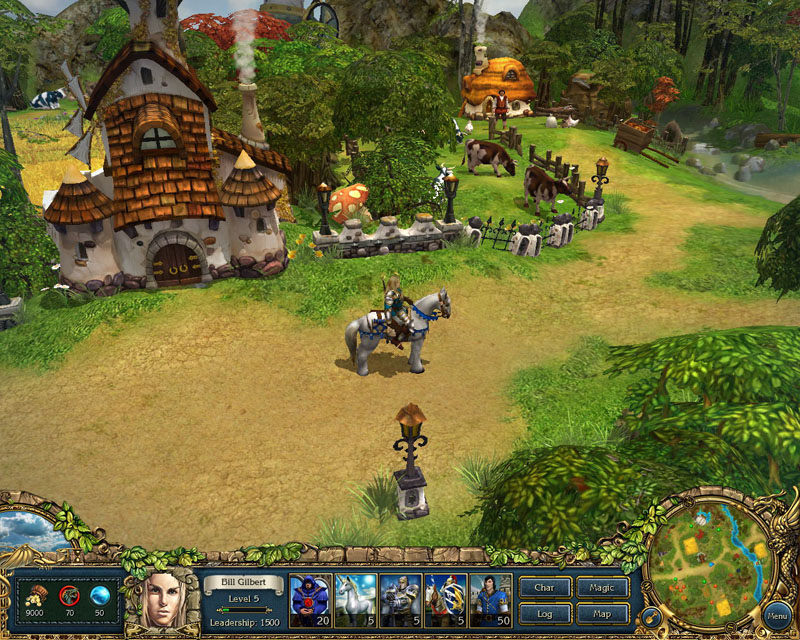The image size is (800, 640).
Task: Click the sky landscape picture in corner
Action: 30,532
